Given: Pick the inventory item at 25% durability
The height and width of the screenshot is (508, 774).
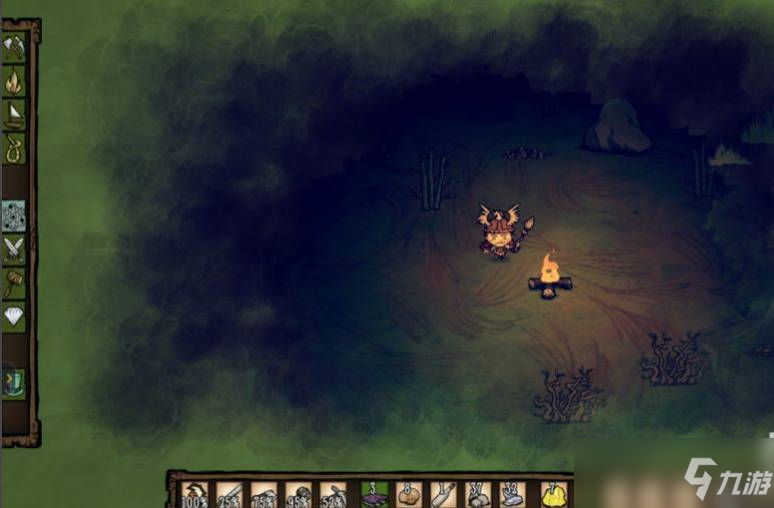Looking at the screenshot, I should tap(229, 494).
